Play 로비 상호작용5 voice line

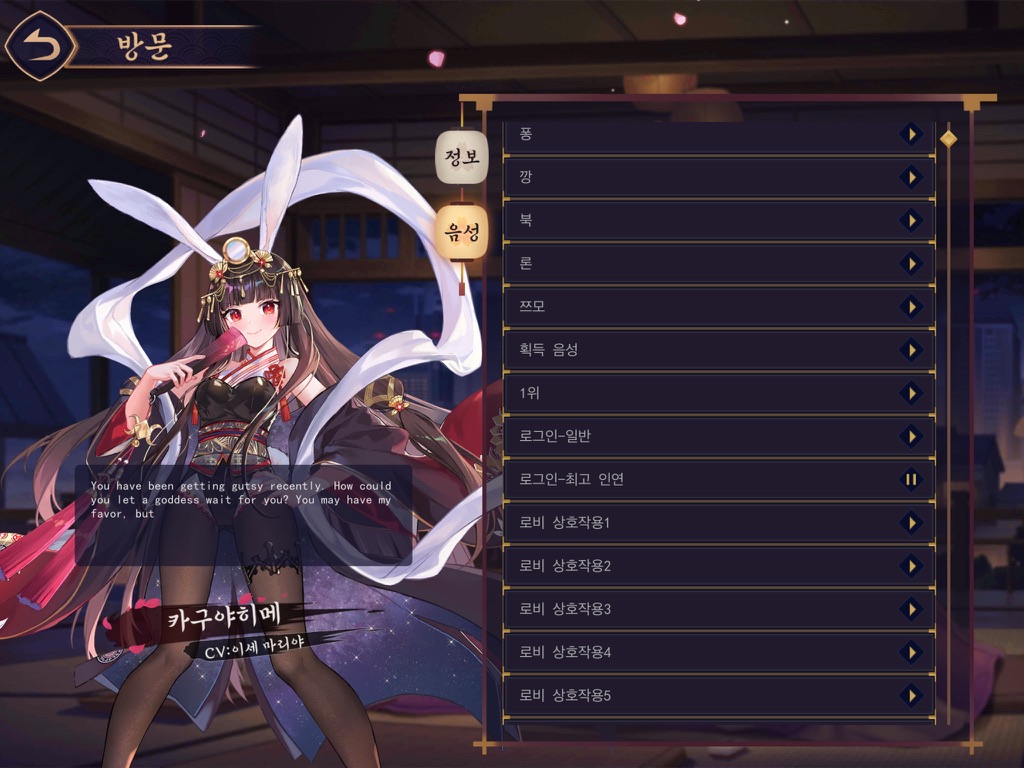point(910,695)
